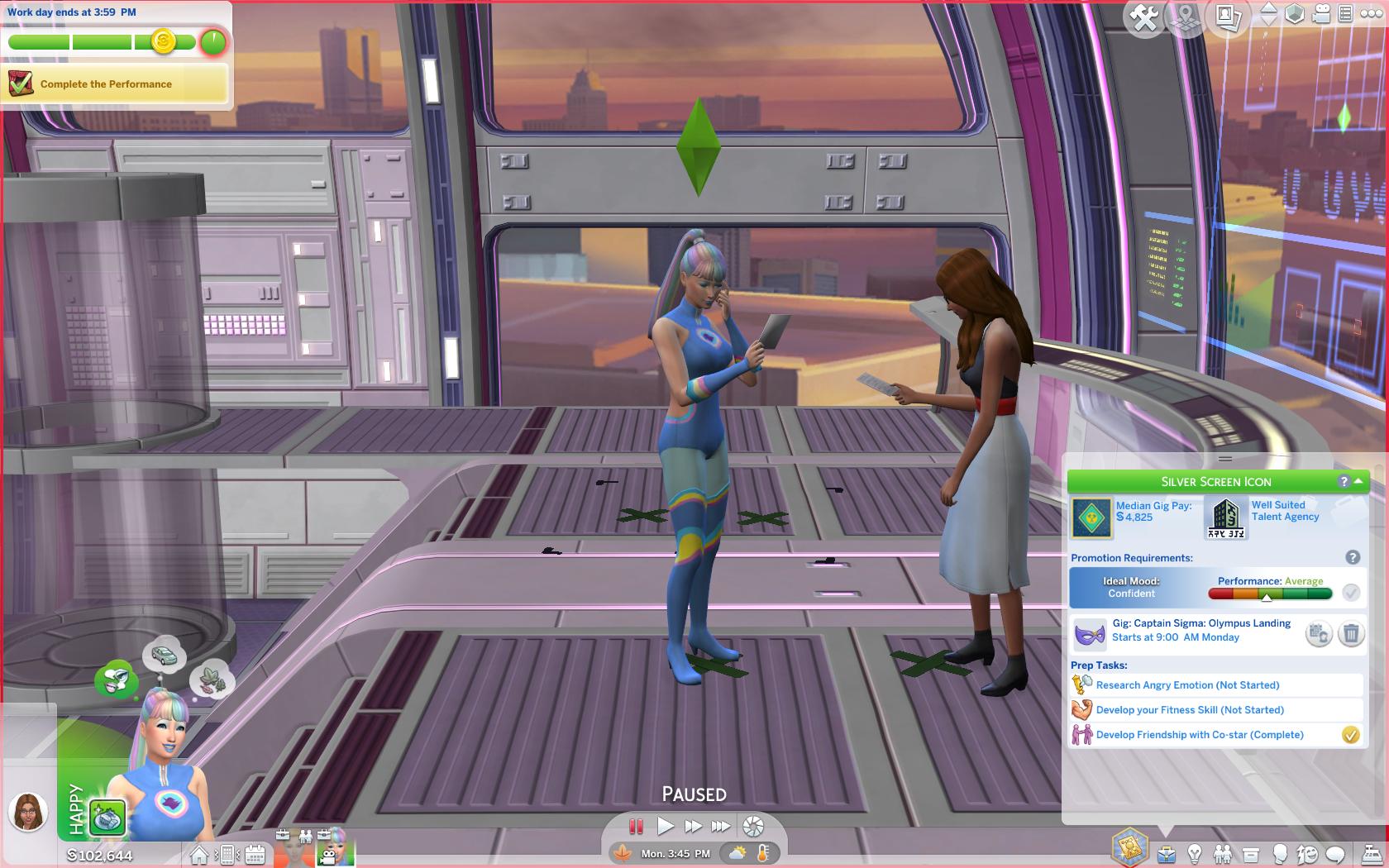
Task: Open the Career panel briefcase icon
Action: [x=1167, y=853]
